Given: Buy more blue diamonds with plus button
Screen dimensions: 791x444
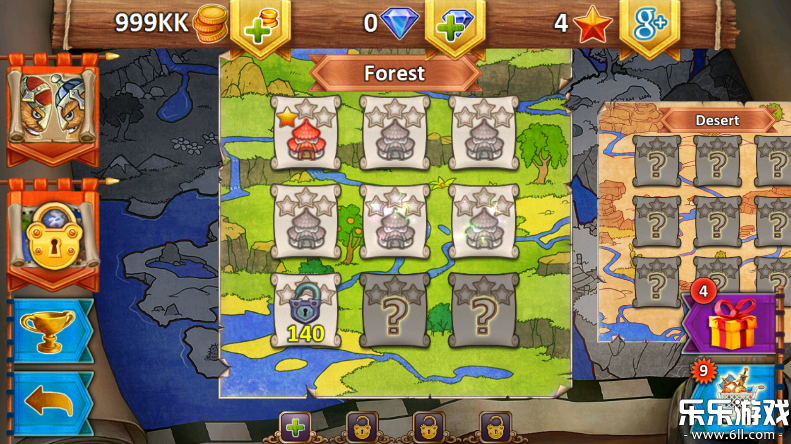Looking at the screenshot, I should pos(454,26).
